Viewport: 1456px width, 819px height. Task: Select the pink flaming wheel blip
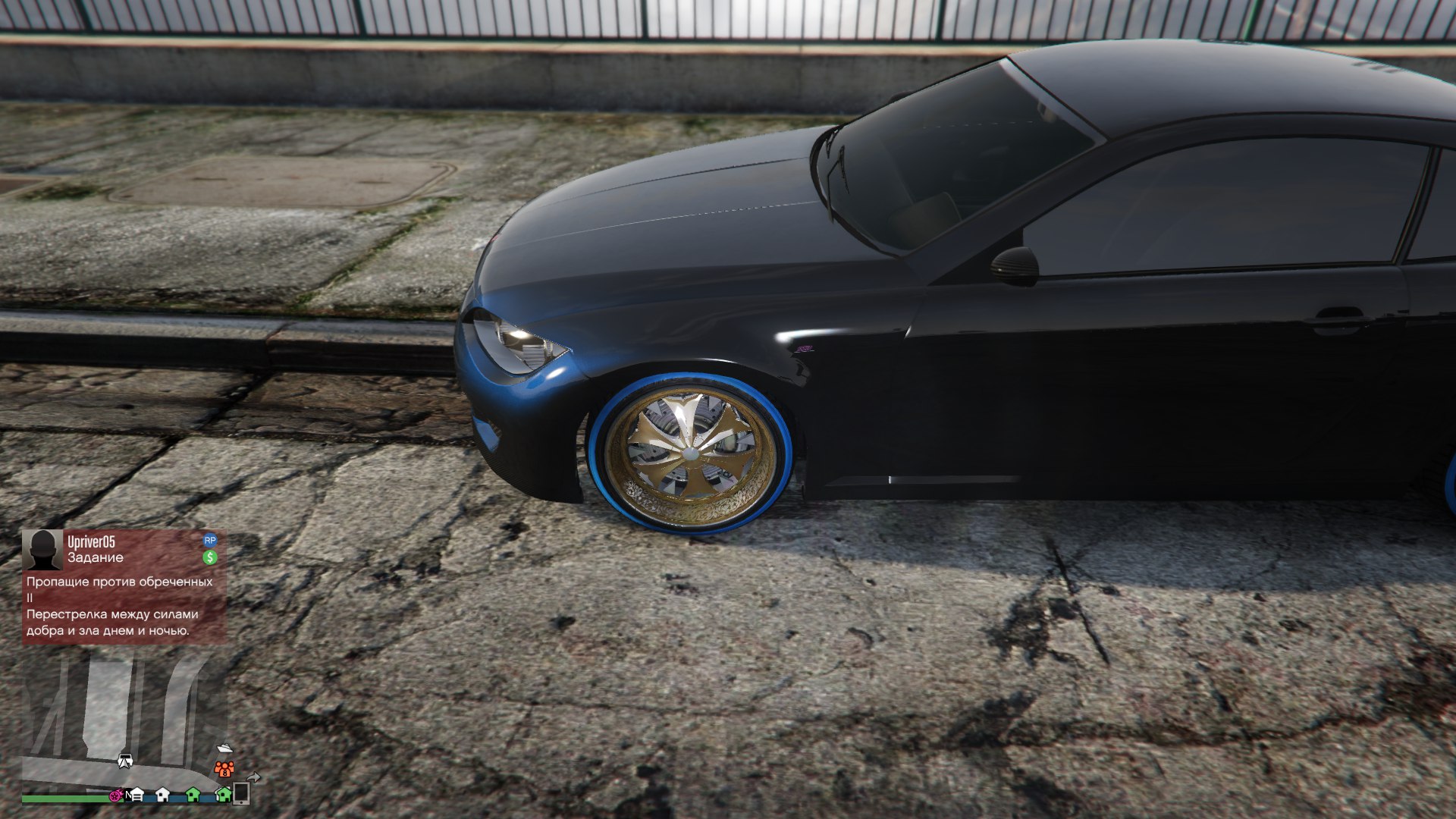pyautogui.click(x=116, y=796)
